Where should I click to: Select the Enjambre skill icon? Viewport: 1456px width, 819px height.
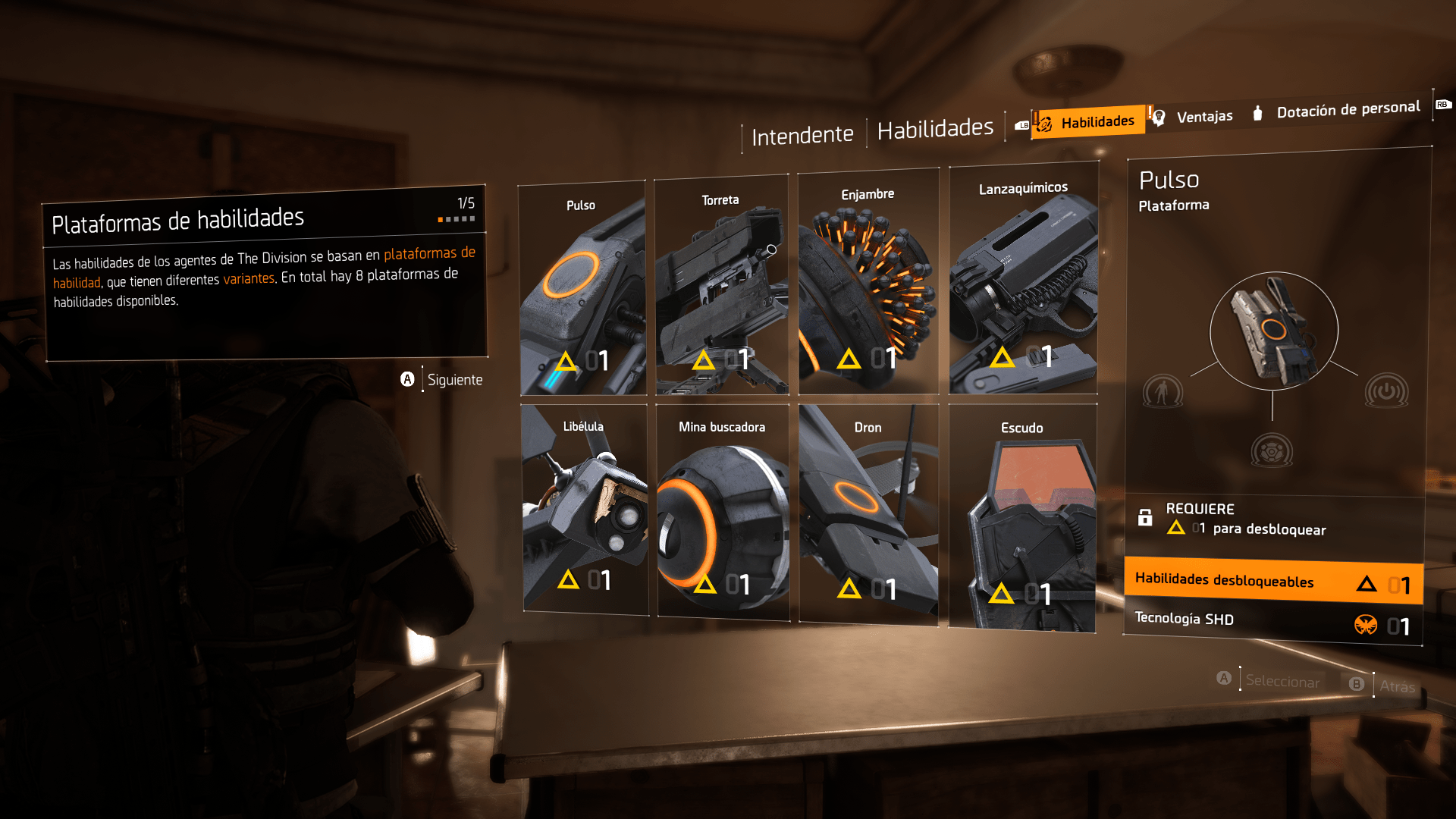[868, 281]
